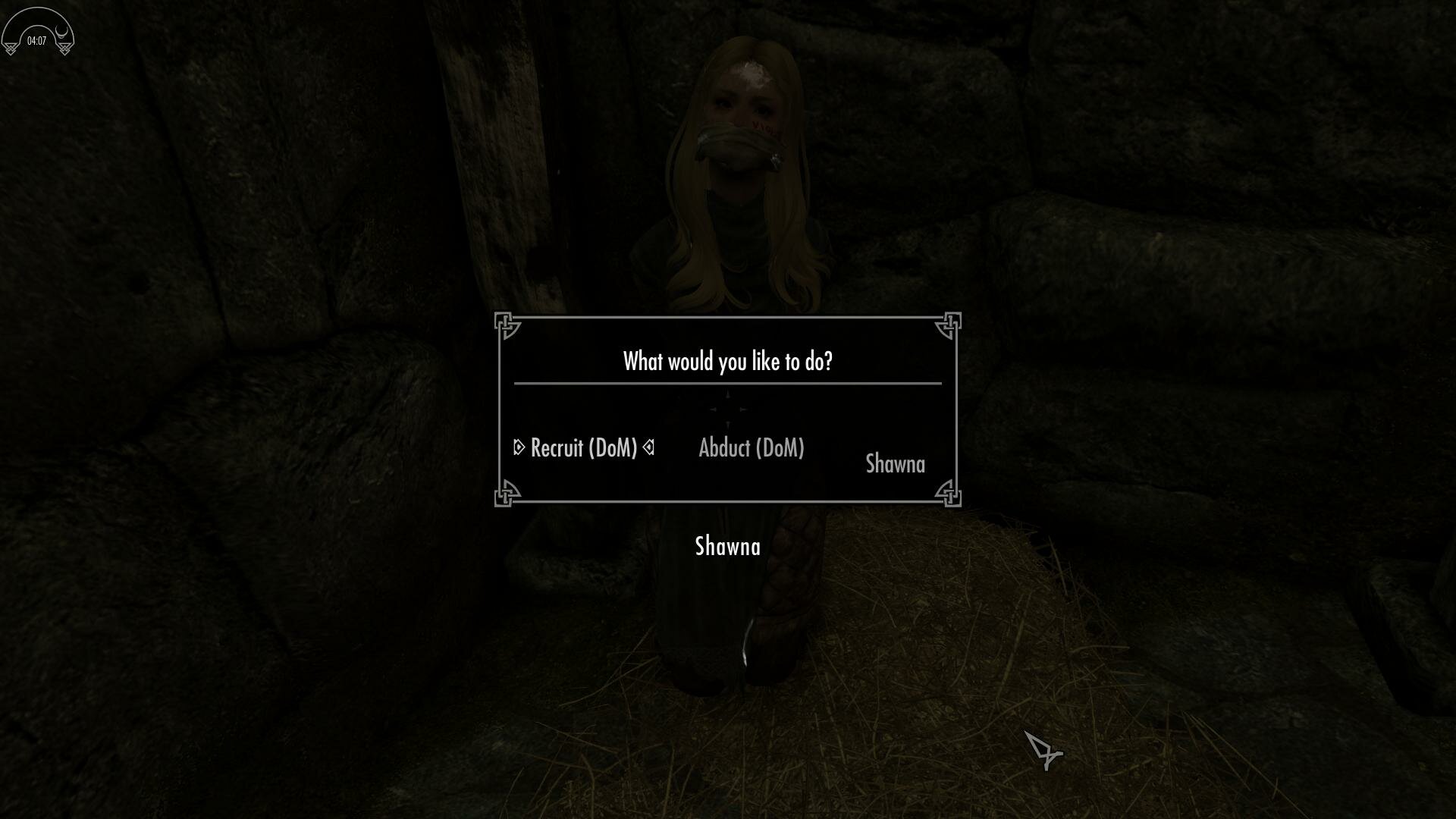Image resolution: width=1456 pixels, height=819 pixels.
Task: Click the crescent moon icon on the clock widget
Action: pos(61,32)
